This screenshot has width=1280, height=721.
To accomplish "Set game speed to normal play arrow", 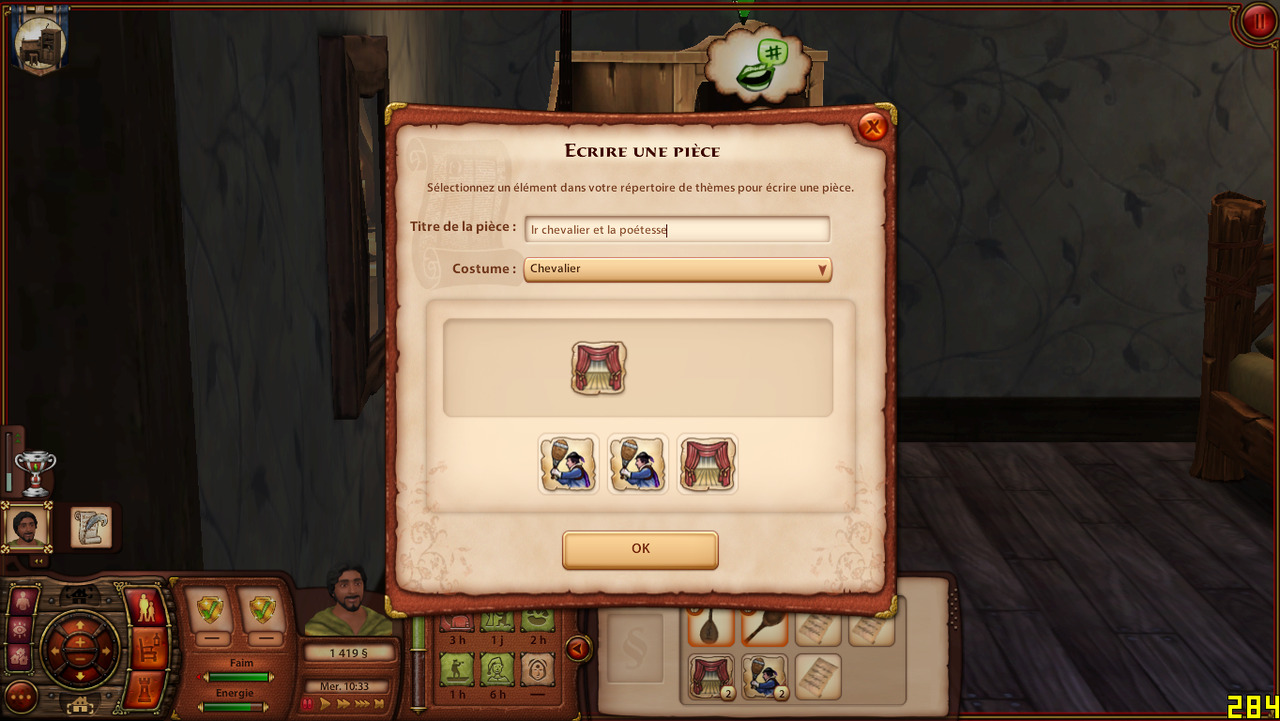I will coord(325,704).
